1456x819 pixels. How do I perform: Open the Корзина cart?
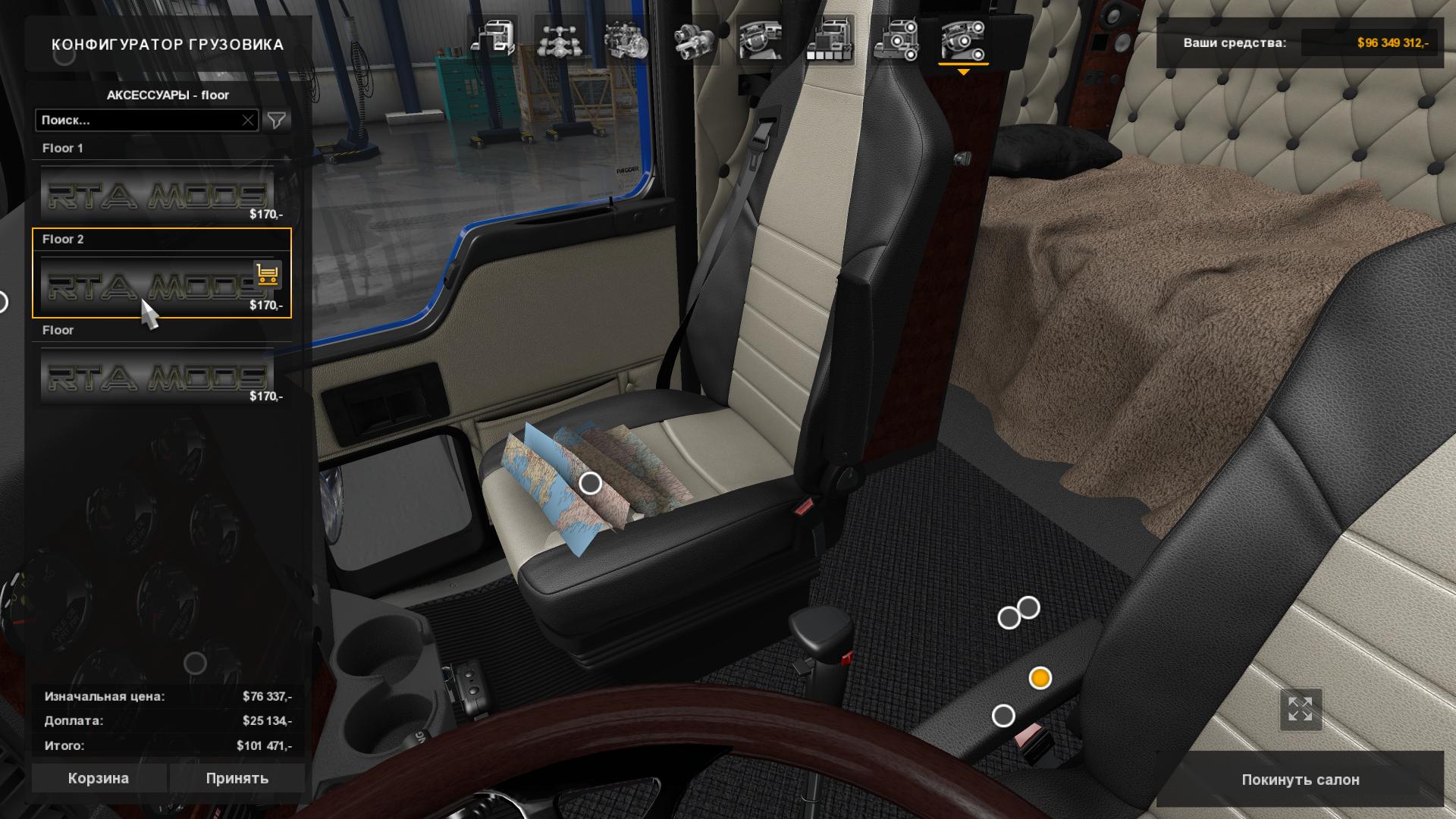click(99, 778)
